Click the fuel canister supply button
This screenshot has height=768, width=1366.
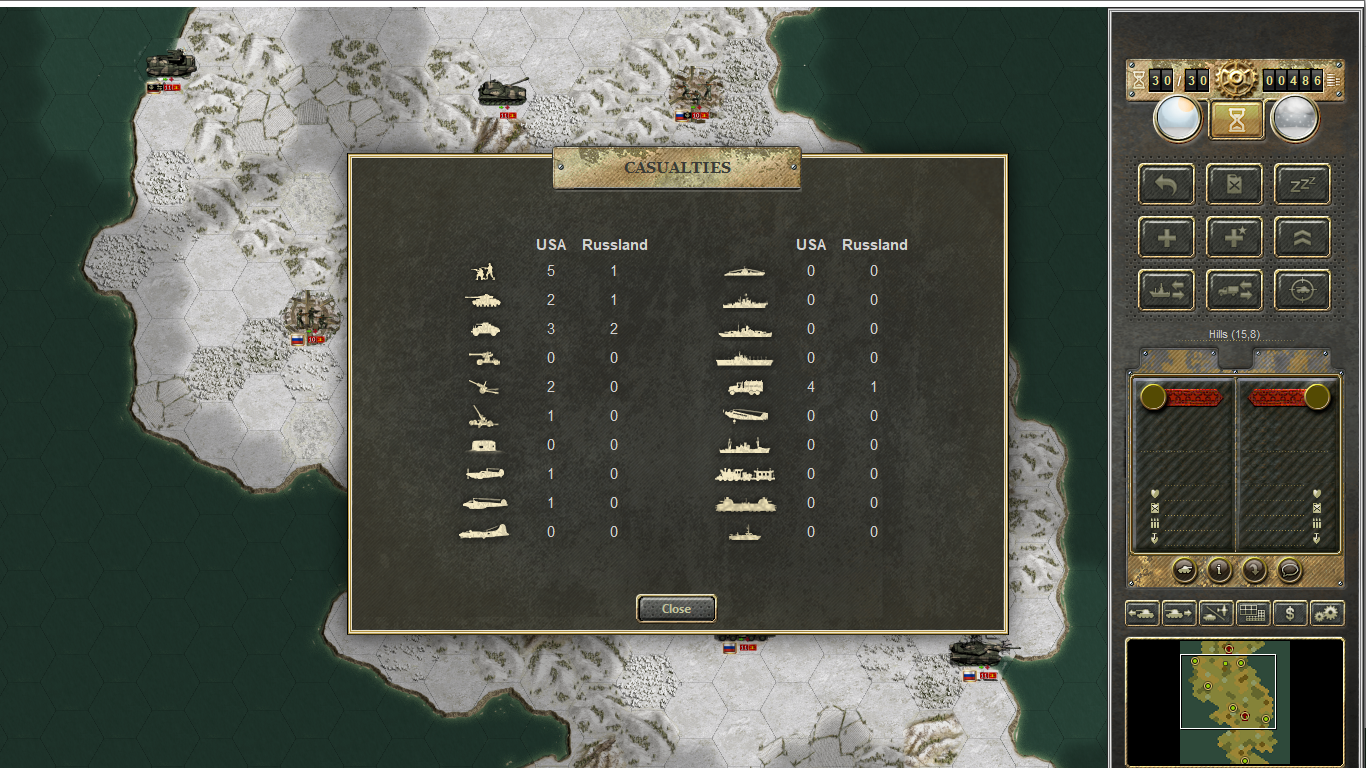coord(1234,184)
